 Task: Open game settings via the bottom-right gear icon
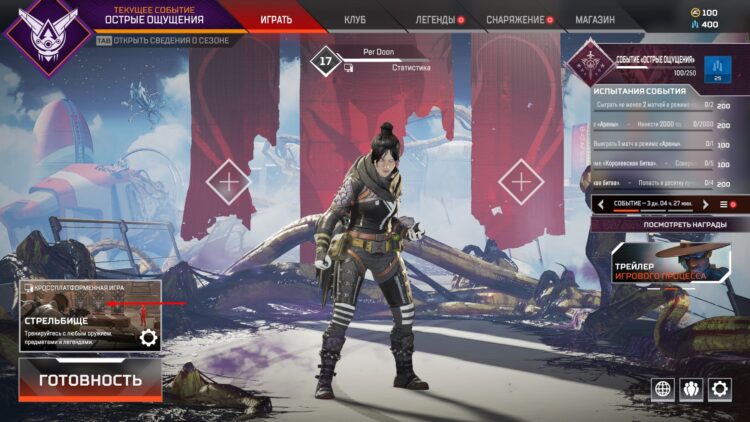[x=719, y=389]
